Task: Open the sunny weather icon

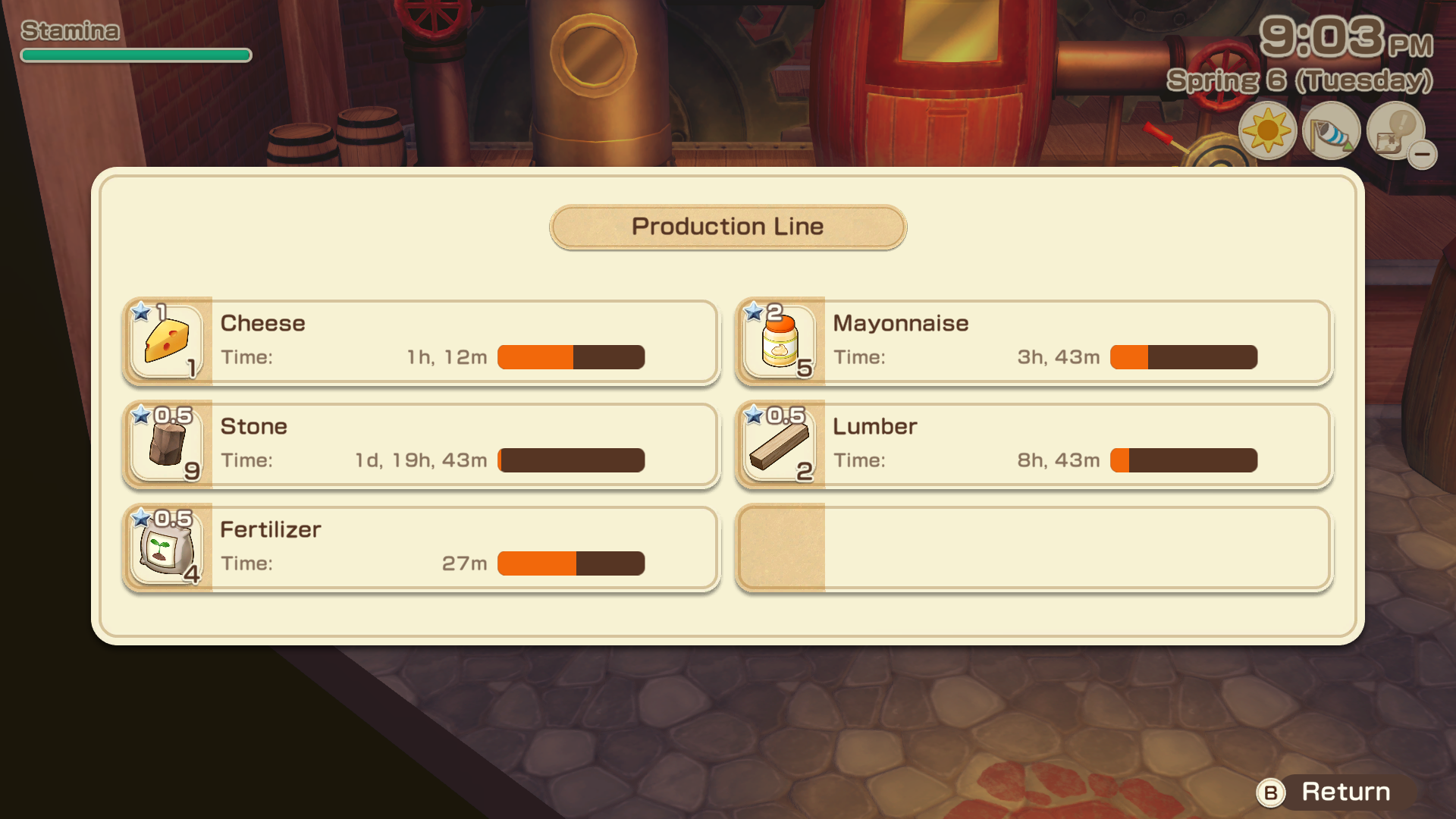Action: point(1267,132)
